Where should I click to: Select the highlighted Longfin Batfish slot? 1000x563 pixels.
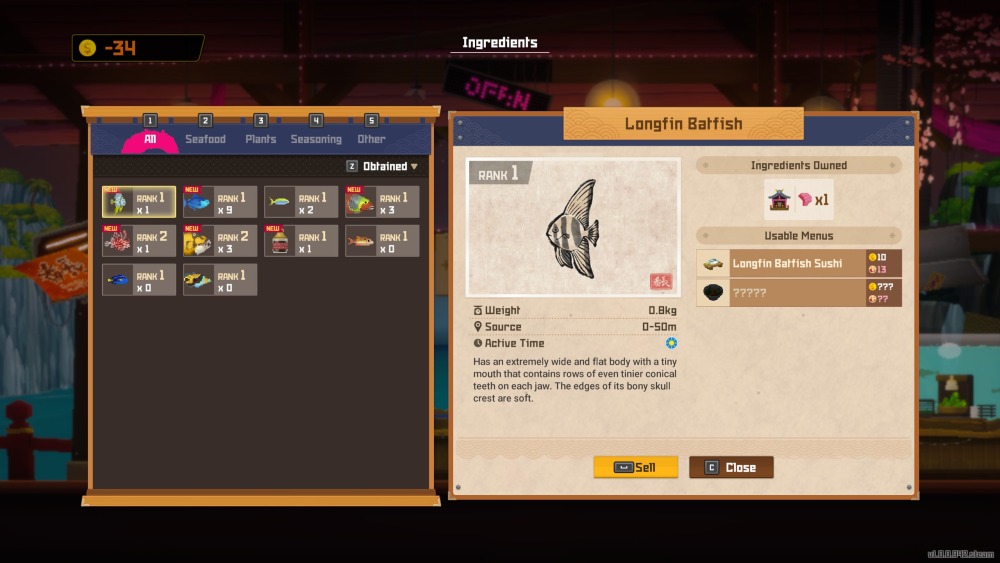point(138,202)
